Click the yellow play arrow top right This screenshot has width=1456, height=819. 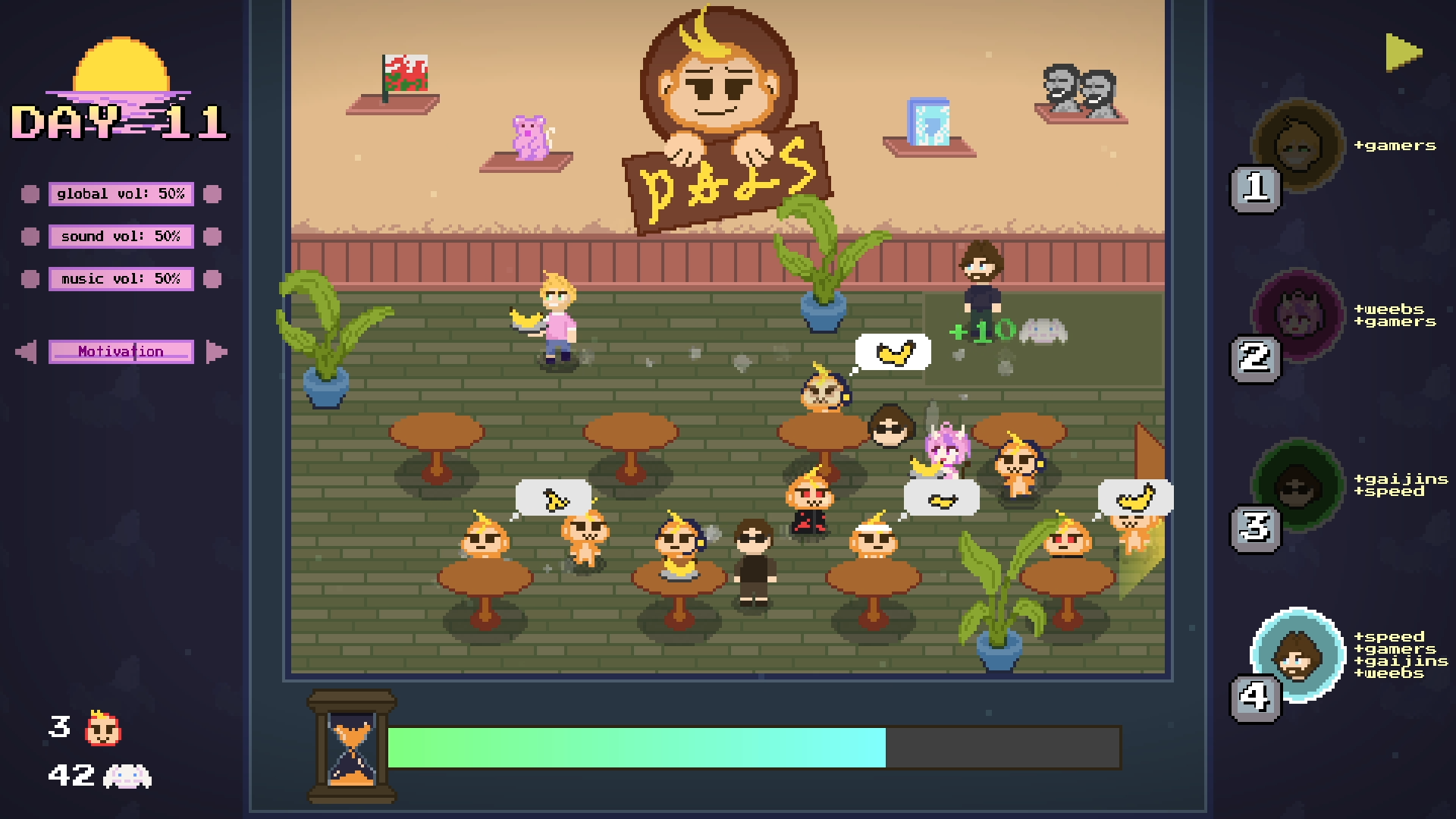[1402, 52]
